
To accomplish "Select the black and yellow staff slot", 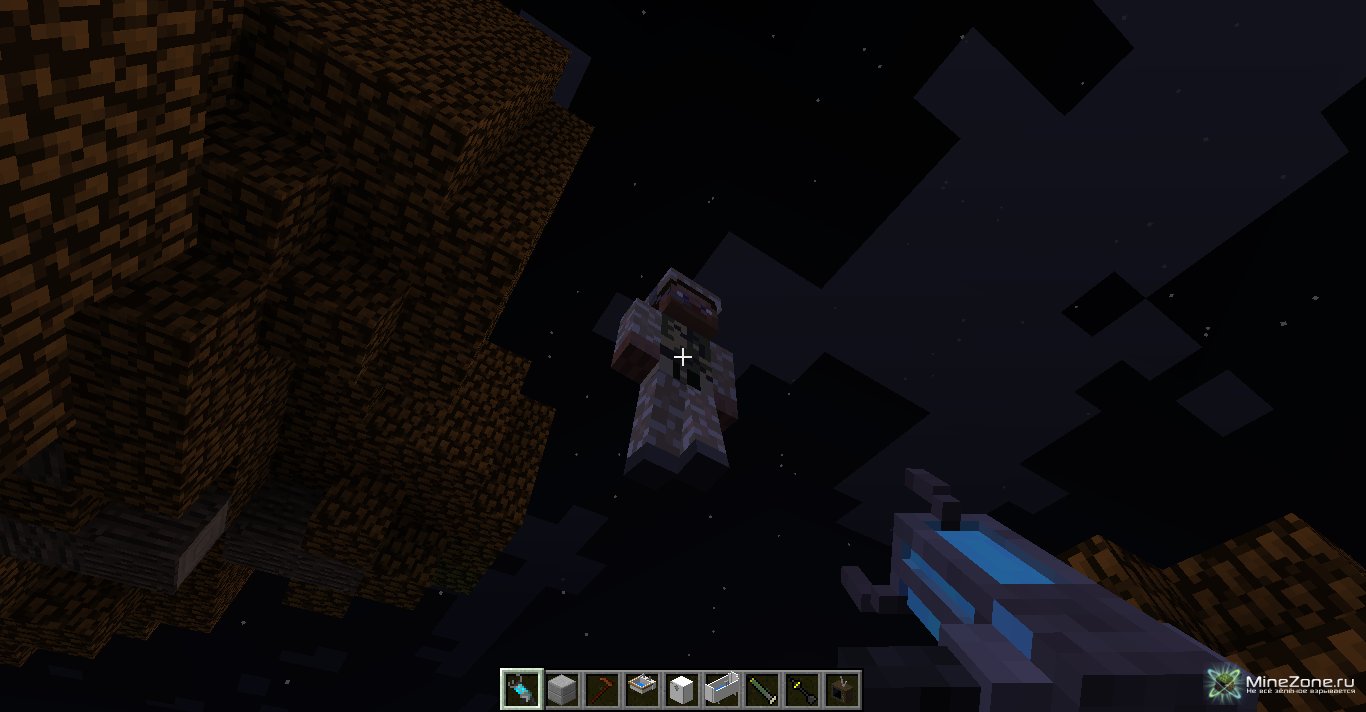I will click(x=801, y=689).
